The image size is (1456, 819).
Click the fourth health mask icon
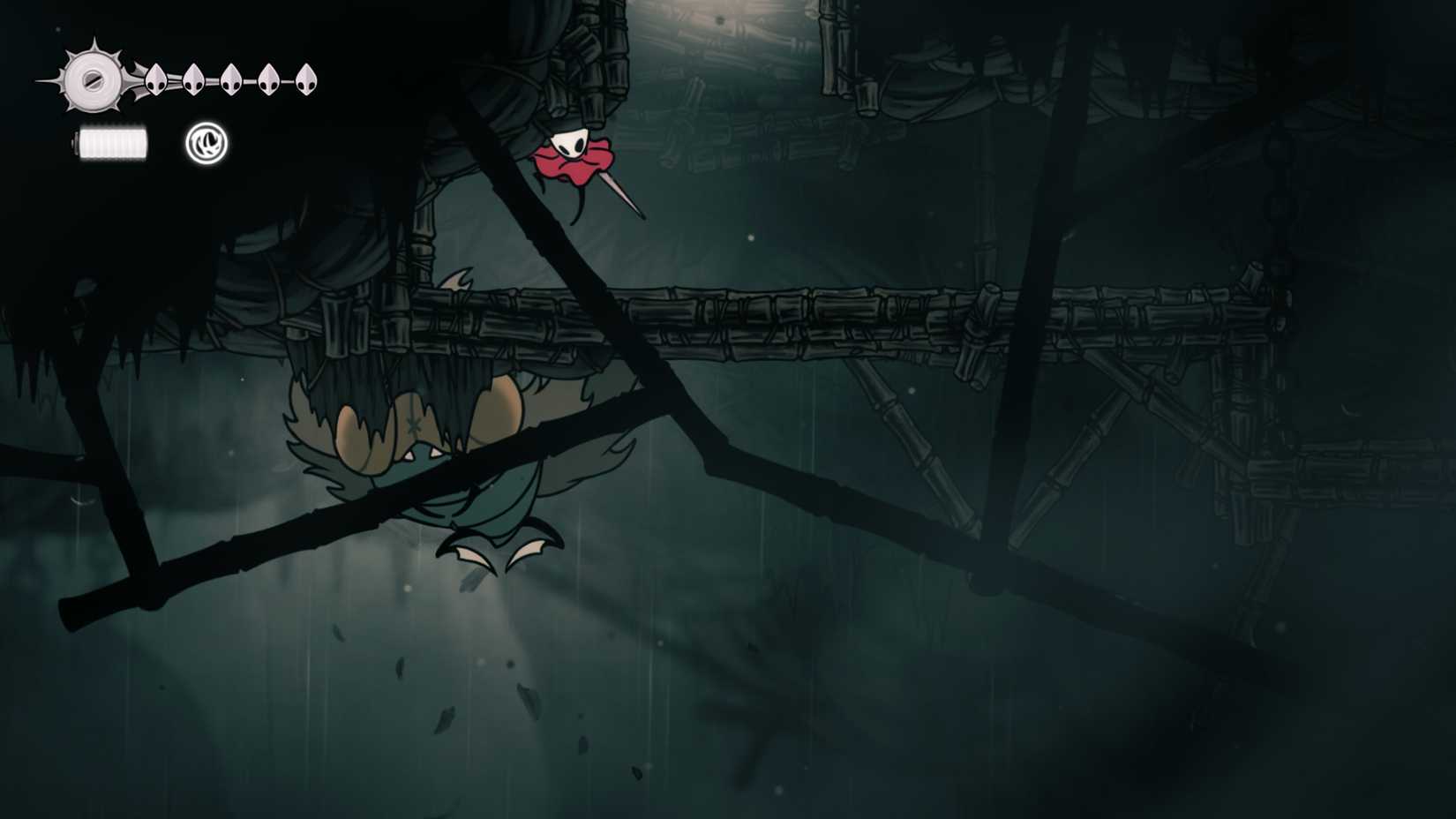268,79
